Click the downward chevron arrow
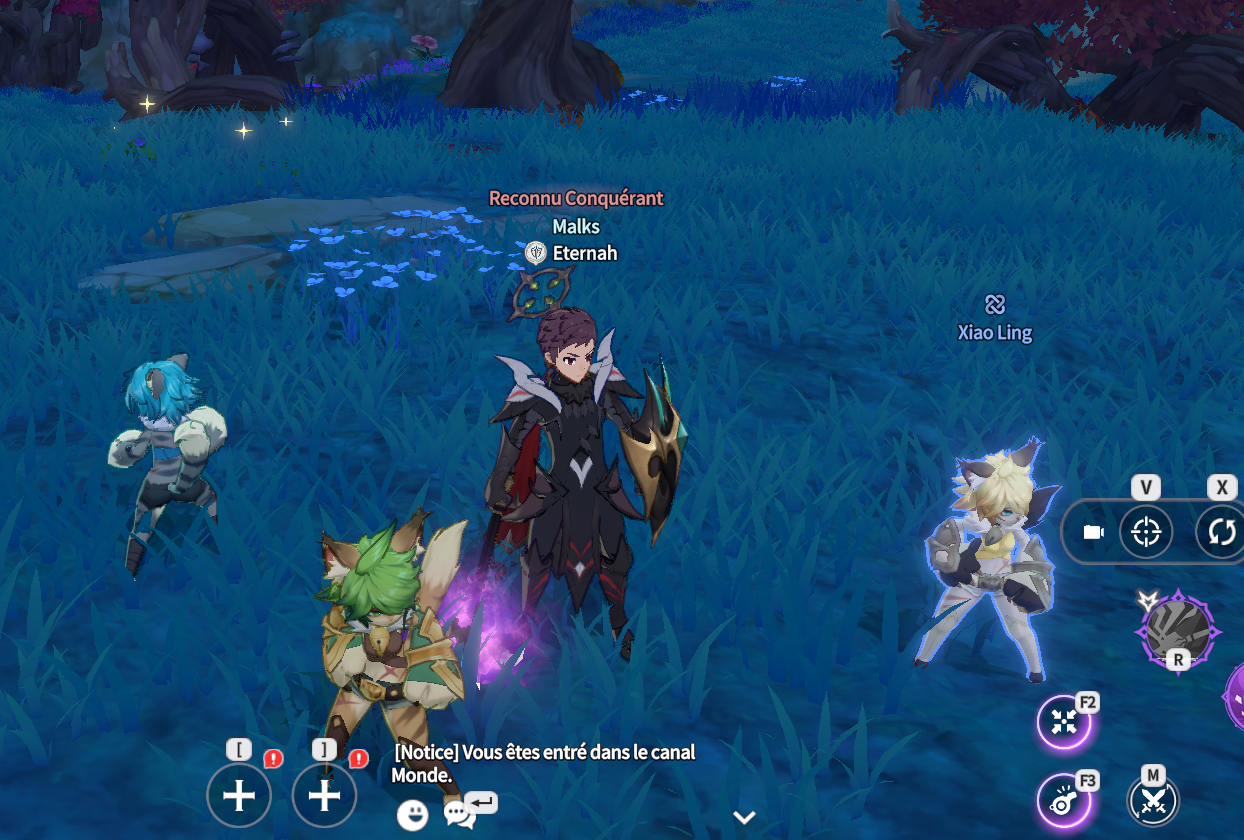The image size is (1244, 840). [x=744, y=817]
